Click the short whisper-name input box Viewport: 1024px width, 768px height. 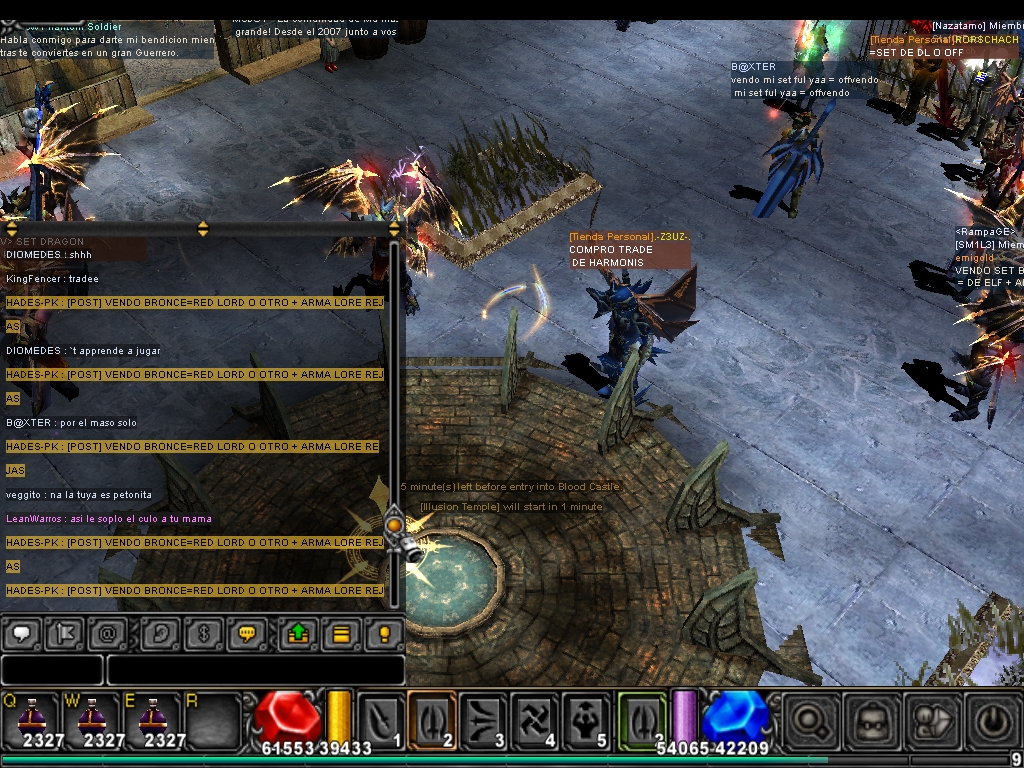point(52,670)
